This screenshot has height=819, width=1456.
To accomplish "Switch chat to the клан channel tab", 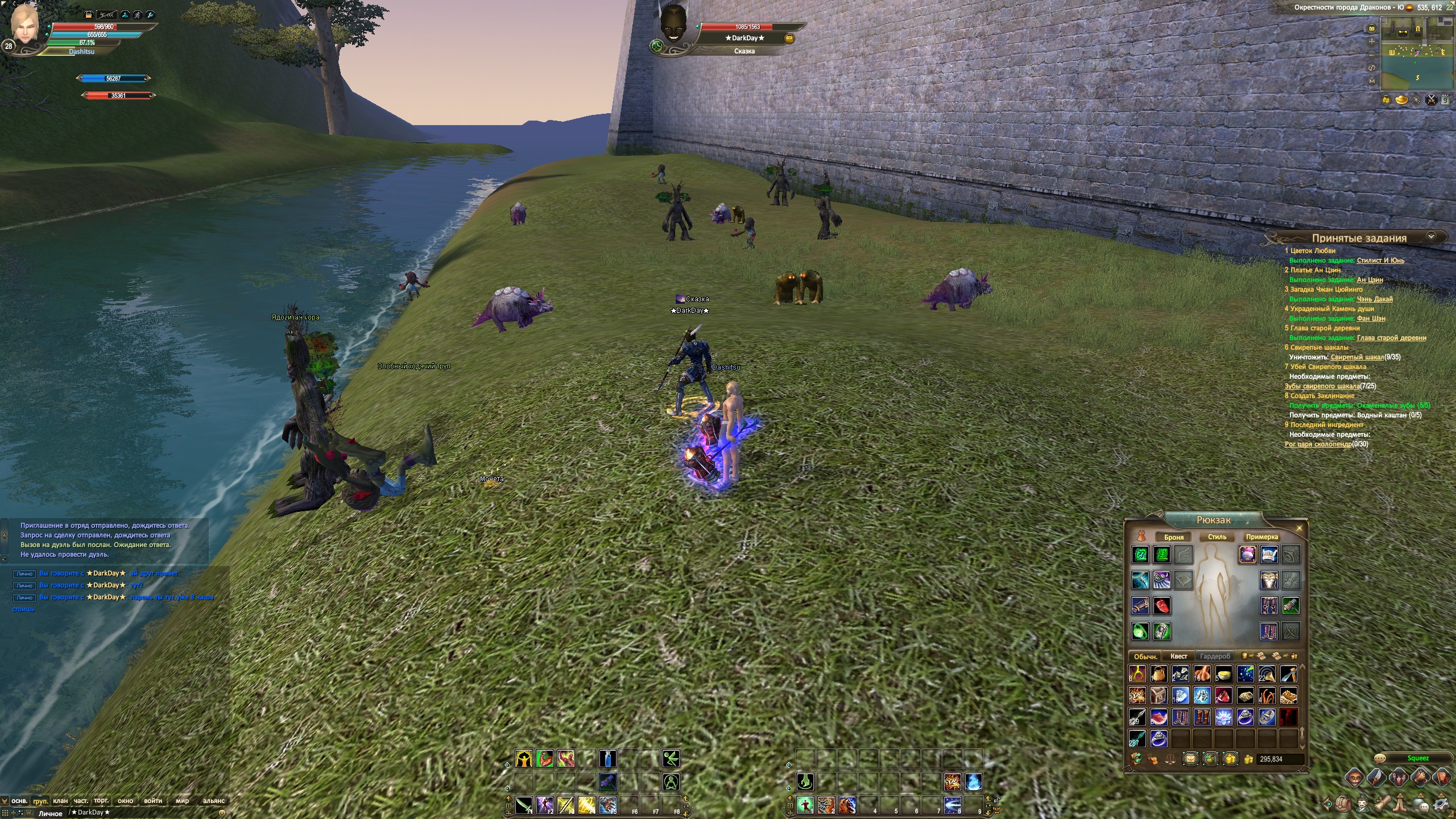I will coord(60,801).
